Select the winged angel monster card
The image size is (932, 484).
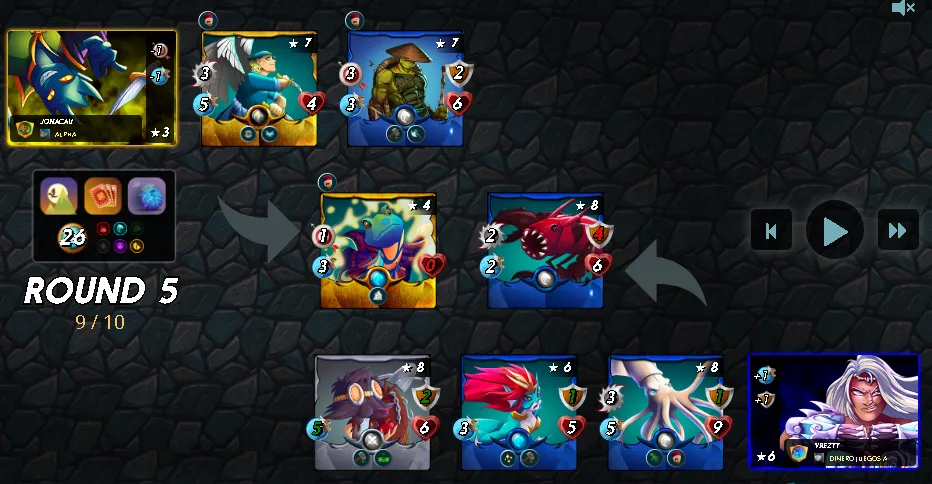click(x=259, y=90)
